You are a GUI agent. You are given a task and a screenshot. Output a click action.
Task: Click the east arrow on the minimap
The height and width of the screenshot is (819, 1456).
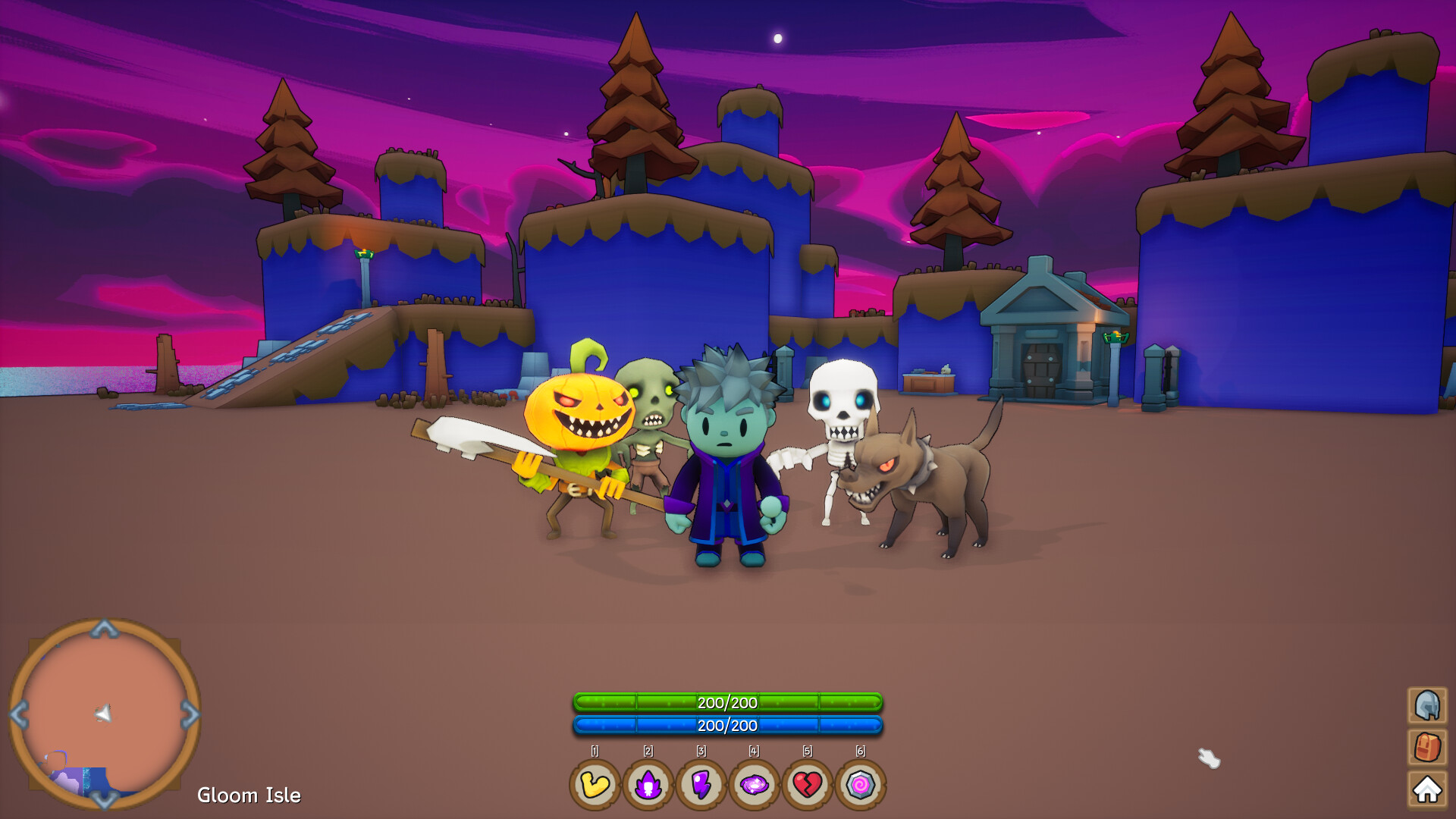pos(190,714)
